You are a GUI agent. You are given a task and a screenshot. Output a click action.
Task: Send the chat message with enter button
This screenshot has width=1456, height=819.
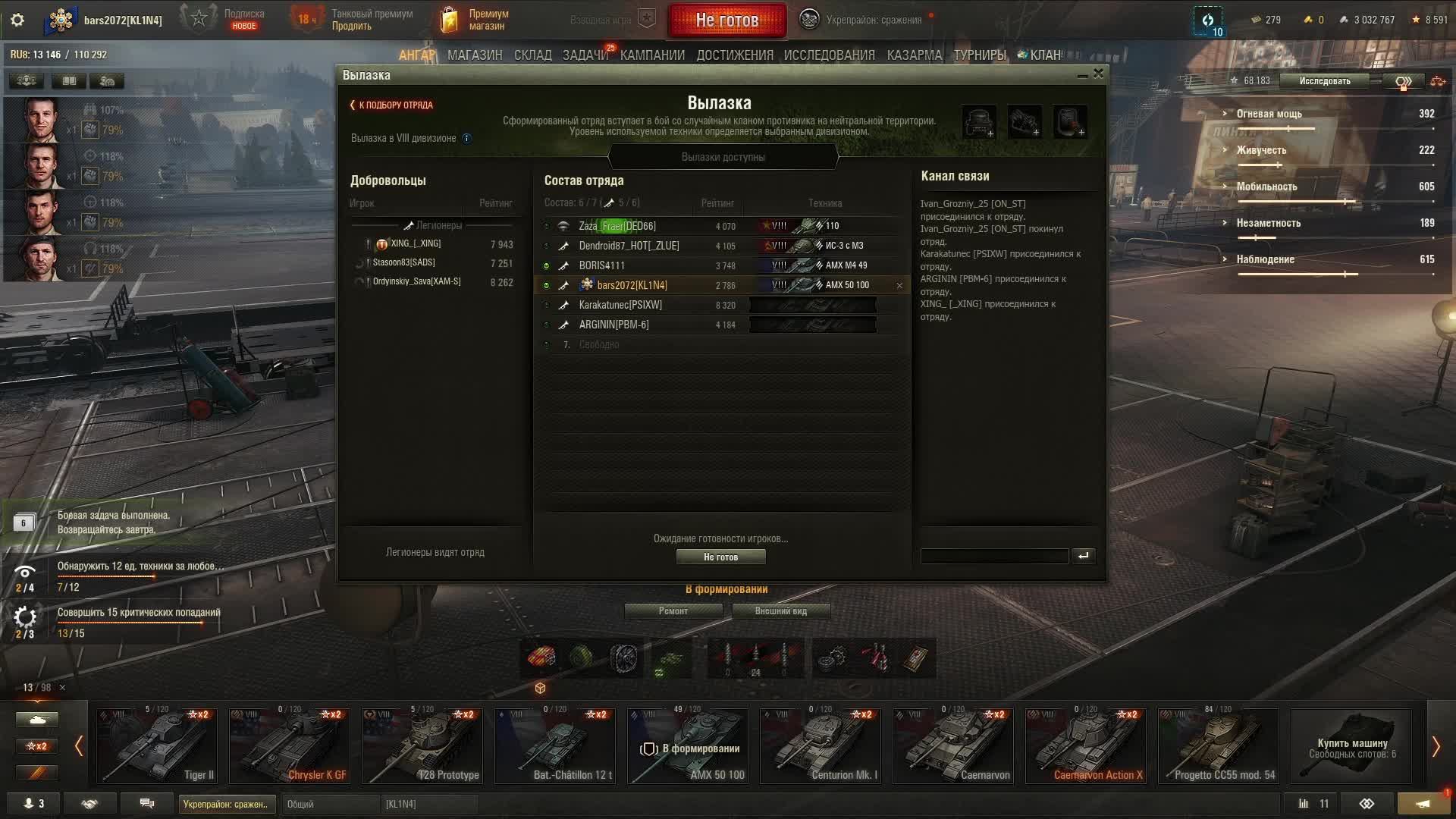pyautogui.click(x=1083, y=557)
